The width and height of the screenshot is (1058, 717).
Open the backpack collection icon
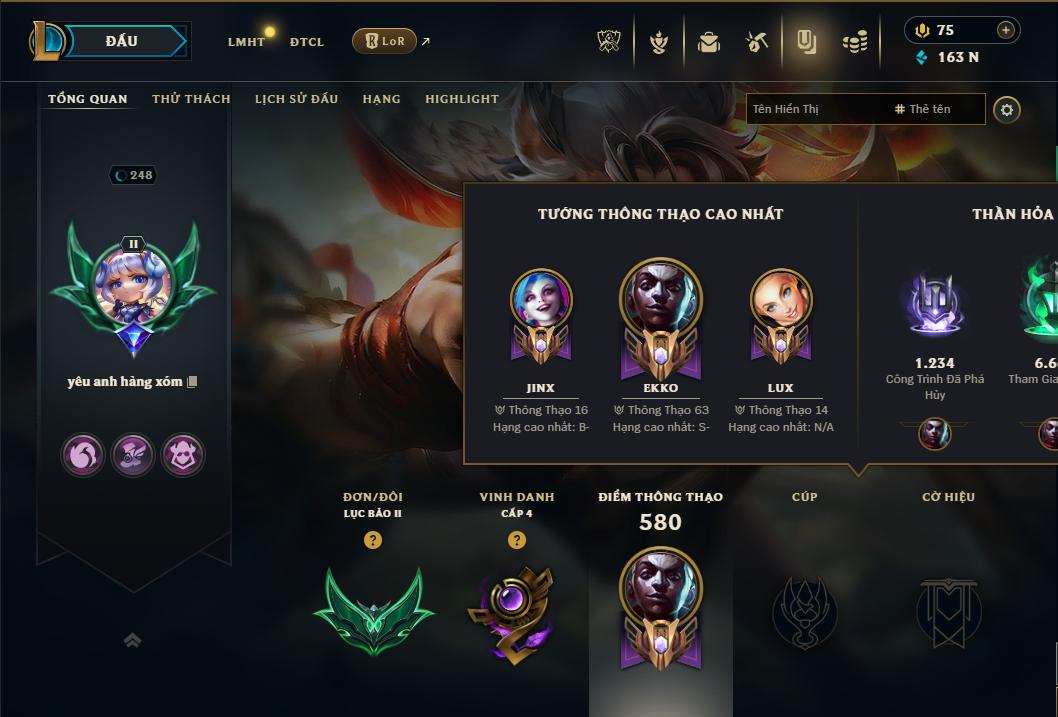click(709, 42)
